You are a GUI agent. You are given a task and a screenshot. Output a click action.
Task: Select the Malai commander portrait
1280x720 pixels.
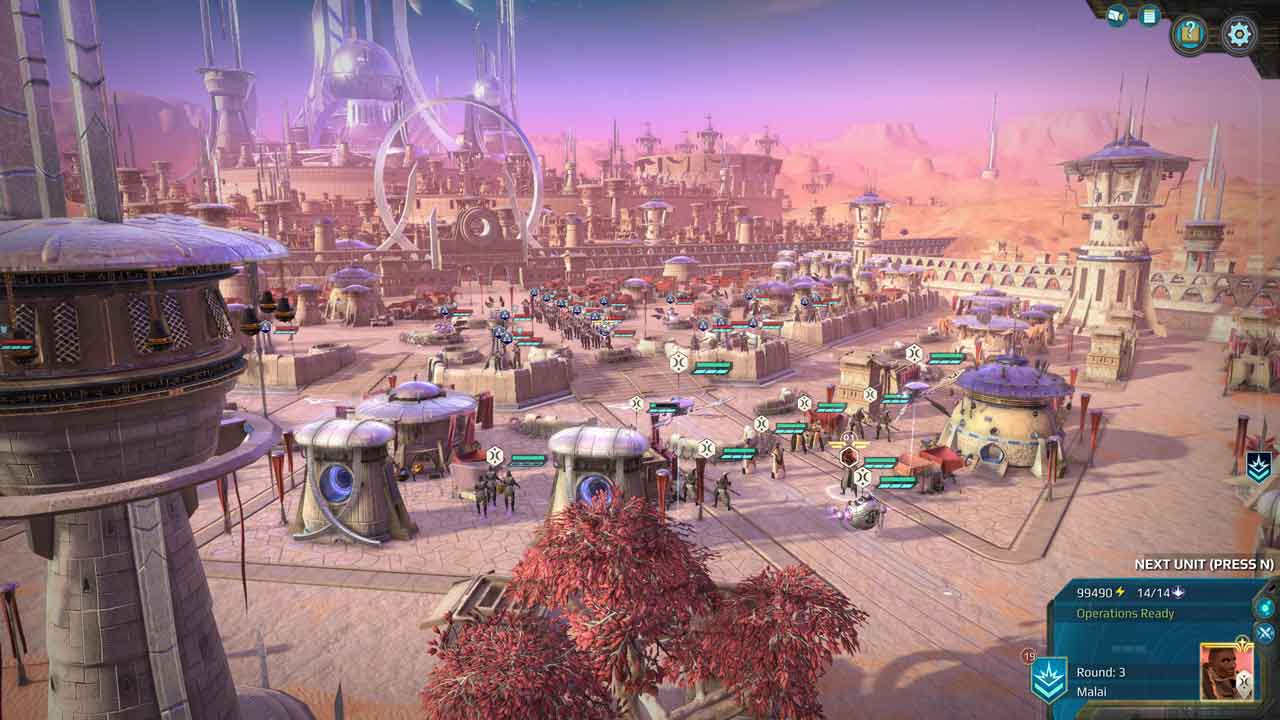click(x=1226, y=670)
